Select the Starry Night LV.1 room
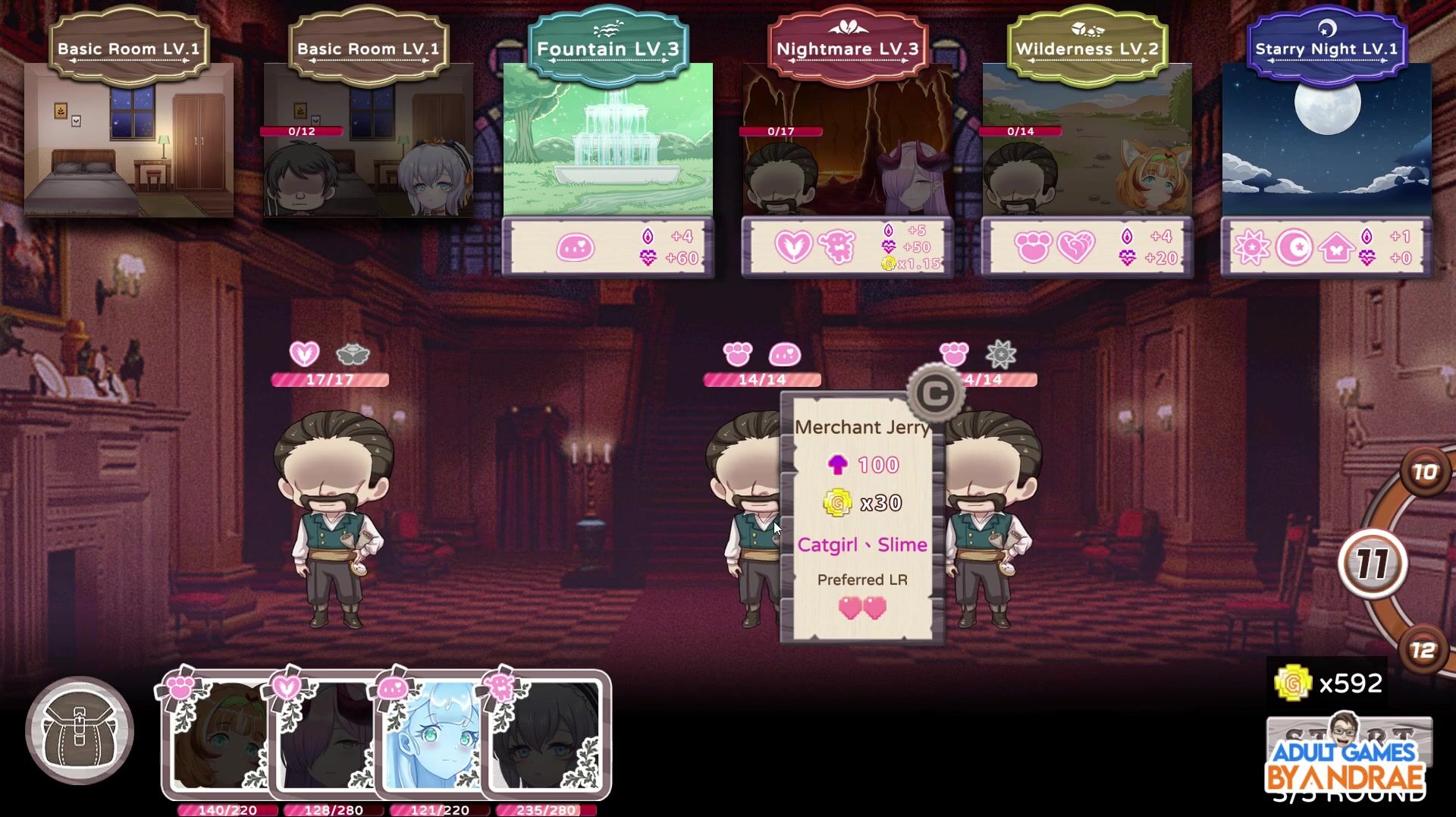Image resolution: width=1456 pixels, height=817 pixels. [1326, 140]
